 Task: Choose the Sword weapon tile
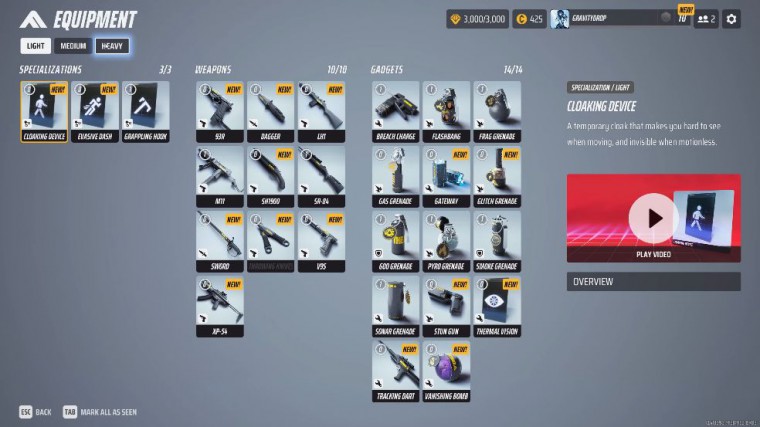(x=220, y=241)
